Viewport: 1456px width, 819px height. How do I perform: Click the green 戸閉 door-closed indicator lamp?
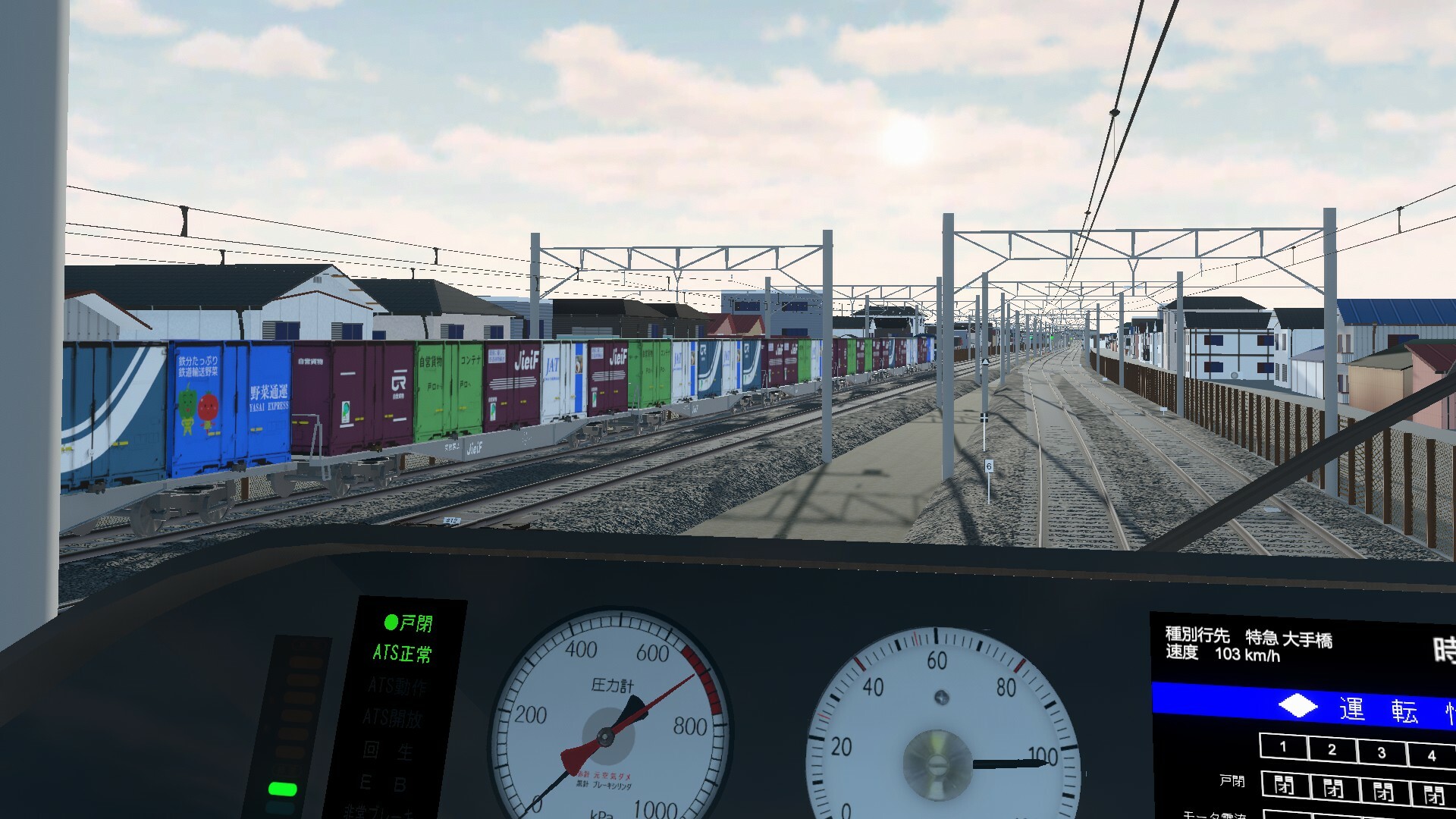tap(391, 623)
